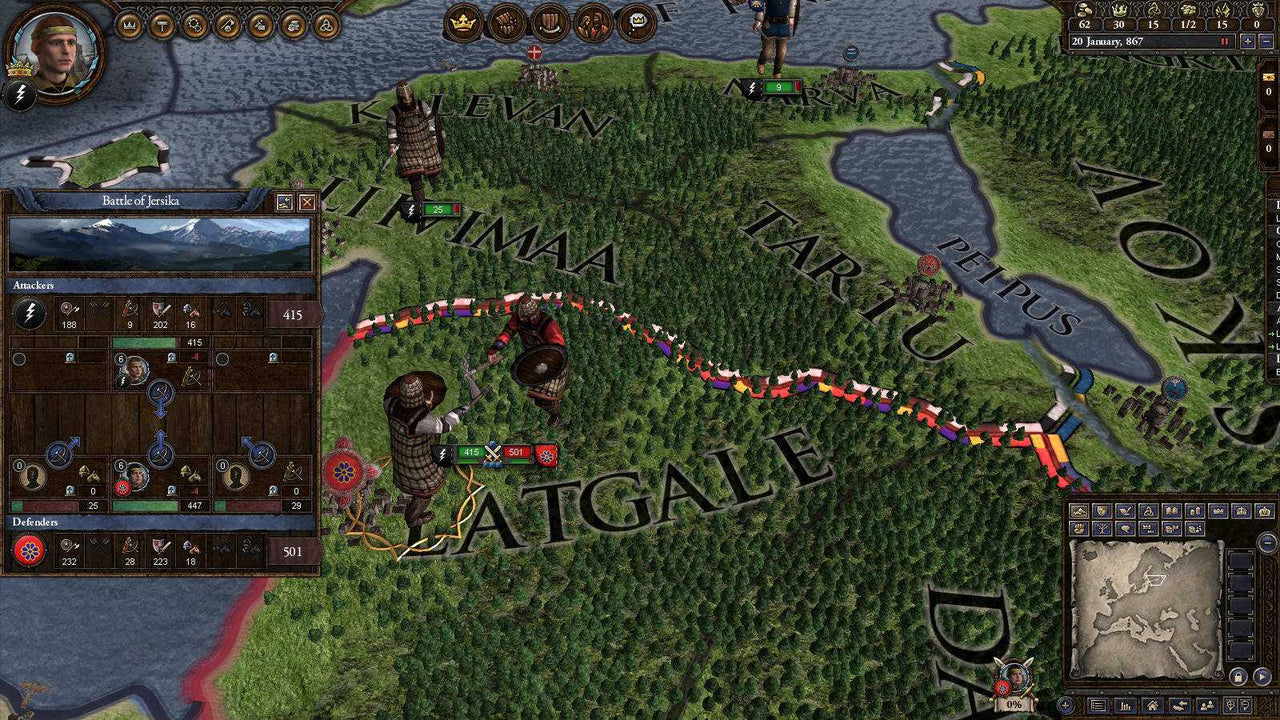Go to capital using the house icon
The width and height of the screenshot is (1280, 720).
1153,705
